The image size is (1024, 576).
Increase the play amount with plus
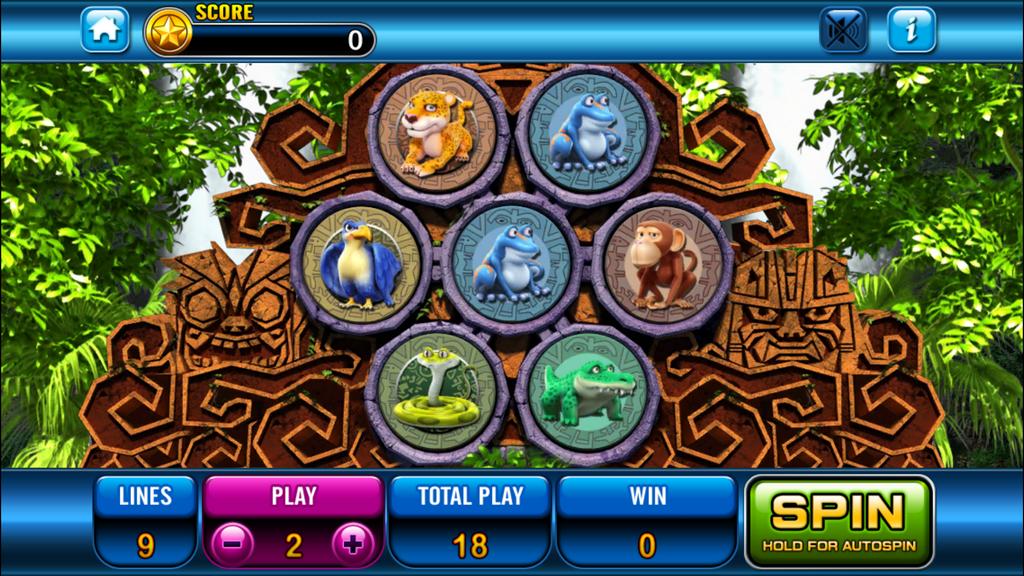353,545
